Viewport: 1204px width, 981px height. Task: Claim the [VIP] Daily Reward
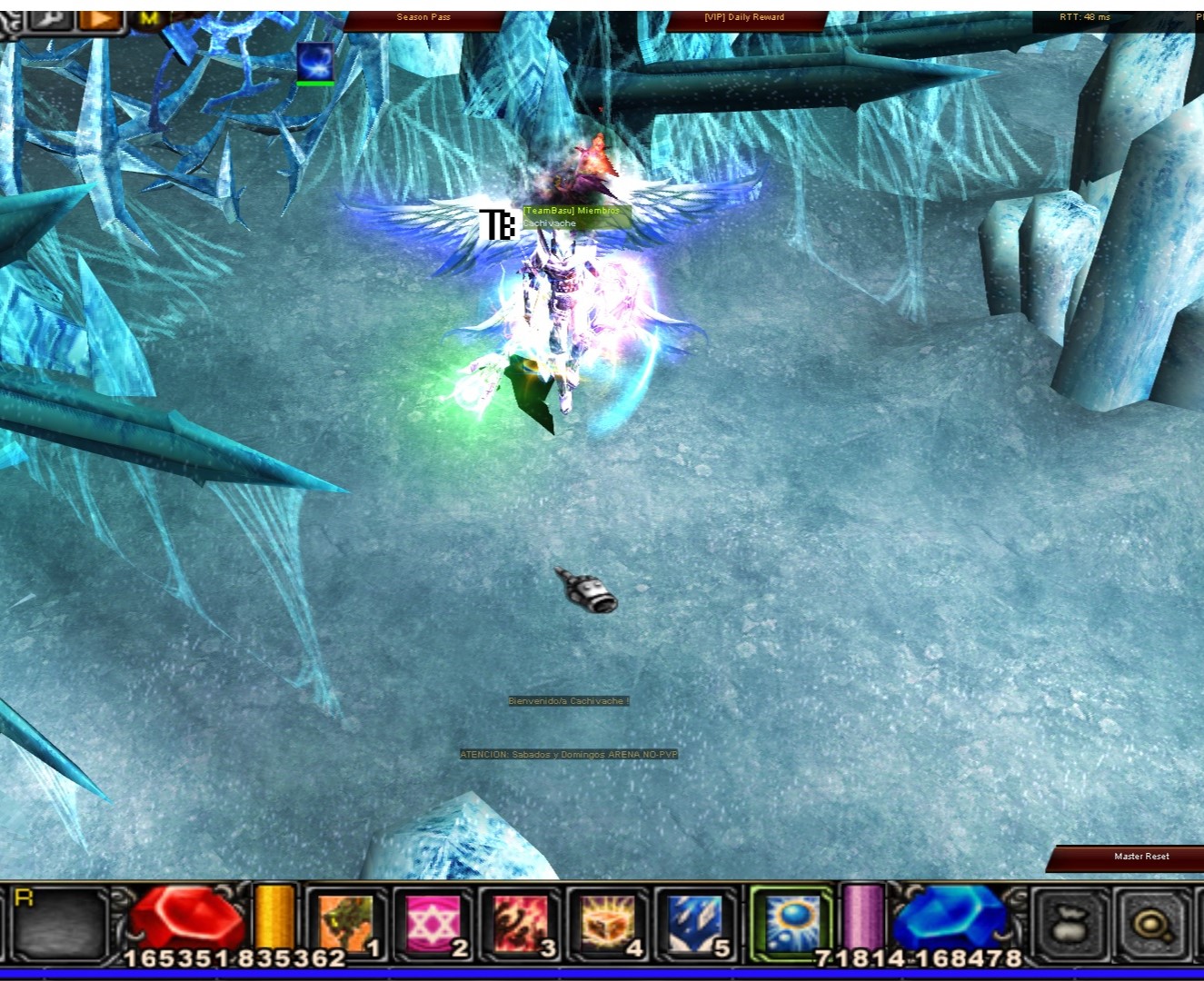pyautogui.click(x=744, y=17)
